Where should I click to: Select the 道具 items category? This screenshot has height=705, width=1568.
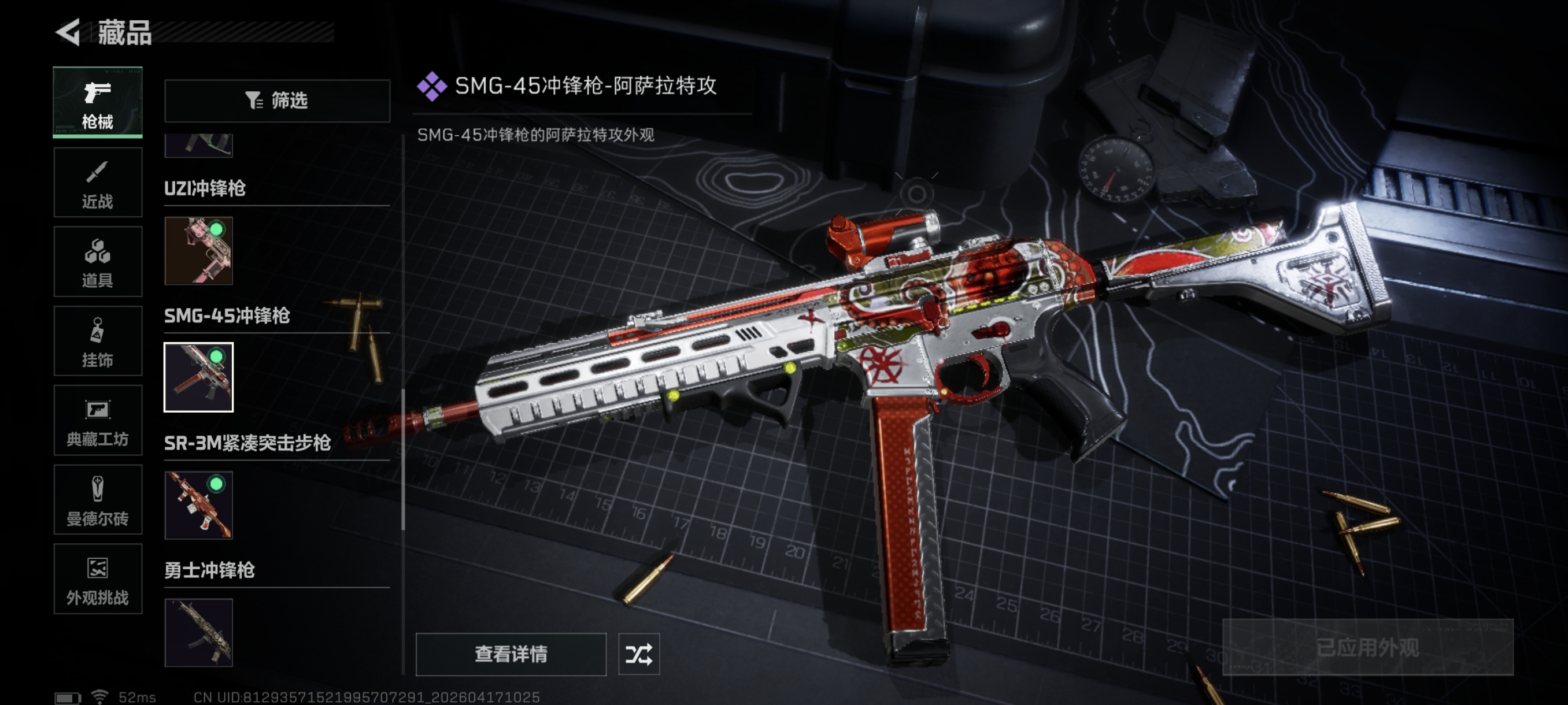click(97, 262)
